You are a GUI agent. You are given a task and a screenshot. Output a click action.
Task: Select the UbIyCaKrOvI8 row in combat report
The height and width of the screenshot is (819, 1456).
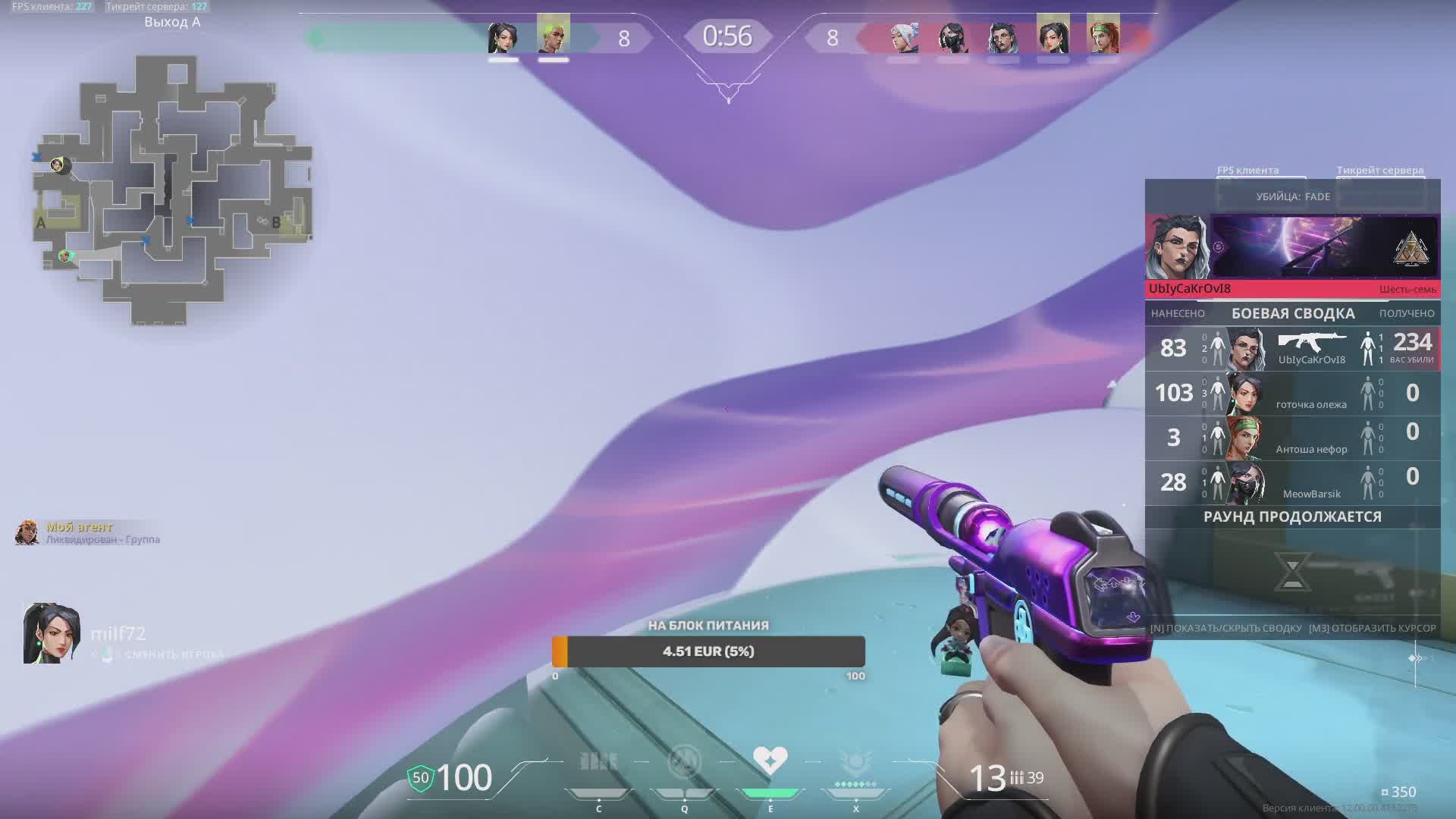point(1292,348)
